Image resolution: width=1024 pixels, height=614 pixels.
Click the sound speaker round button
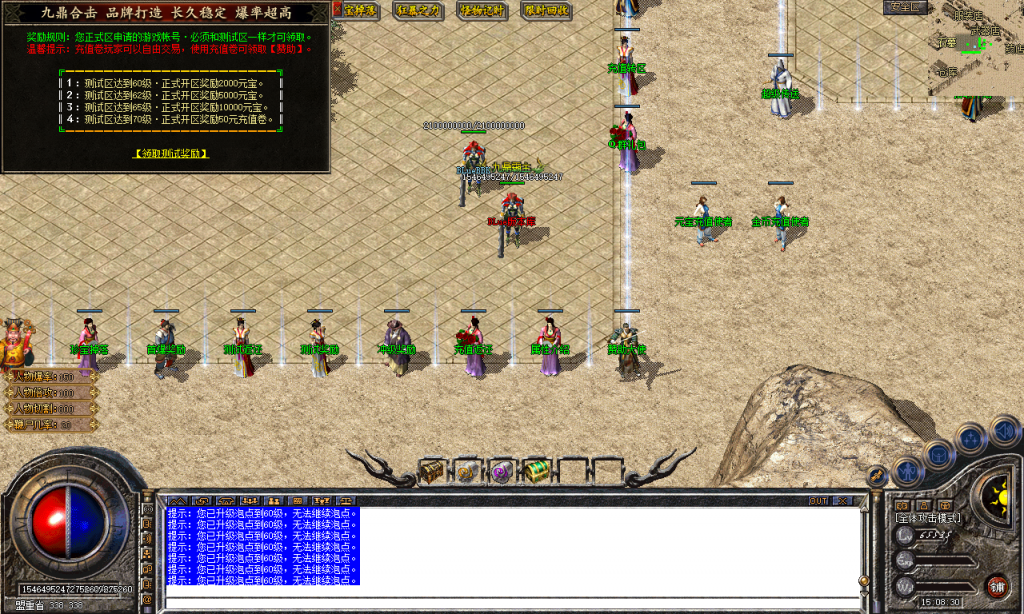[x=1005, y=431]
